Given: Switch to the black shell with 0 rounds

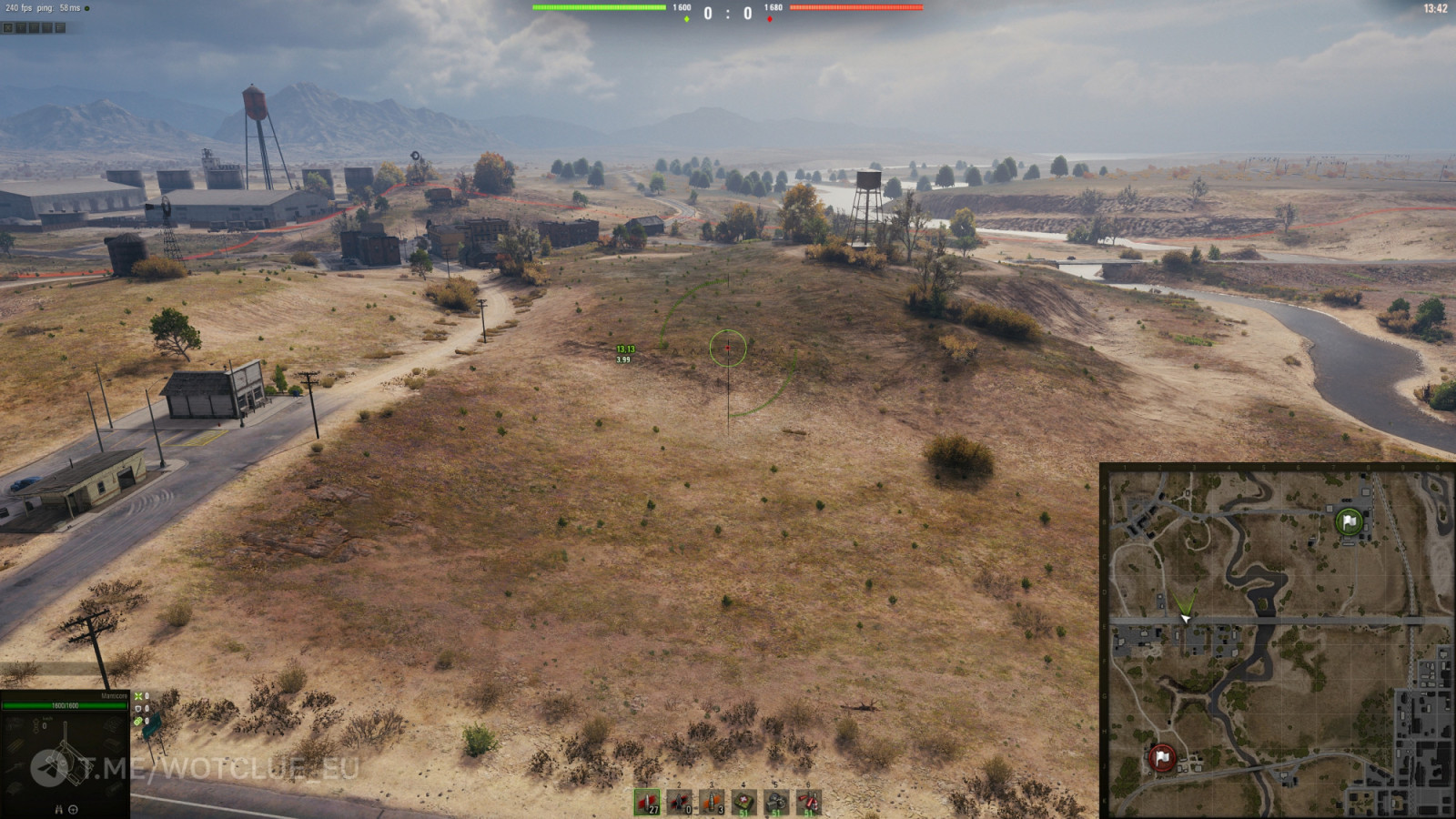Looking at the screenshot, I should (x=680, y=803).
